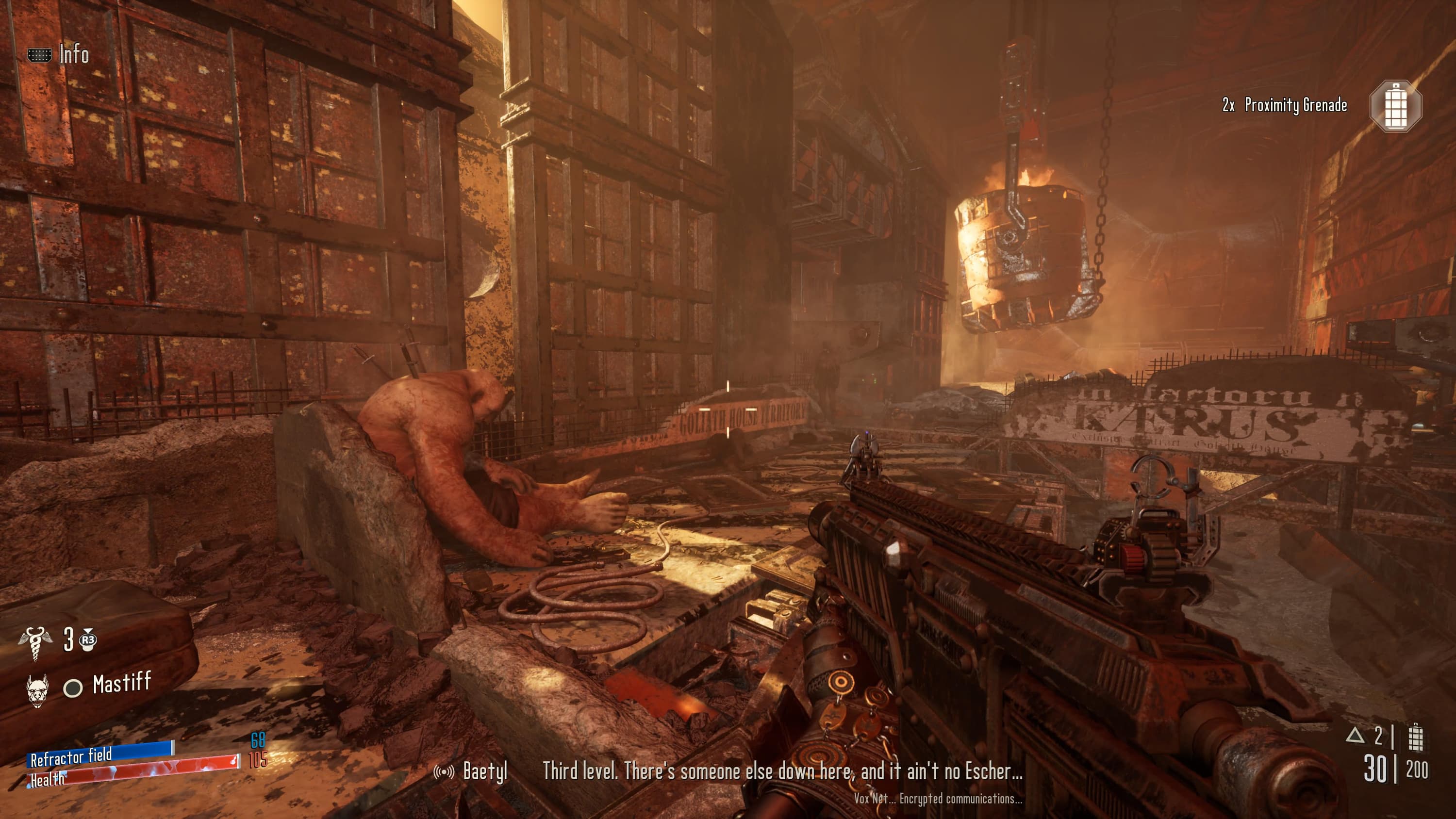This screenshot has width=1456, height=819.
Task: Select the Proximity Grenade icon
Action: pos(1395,106)
